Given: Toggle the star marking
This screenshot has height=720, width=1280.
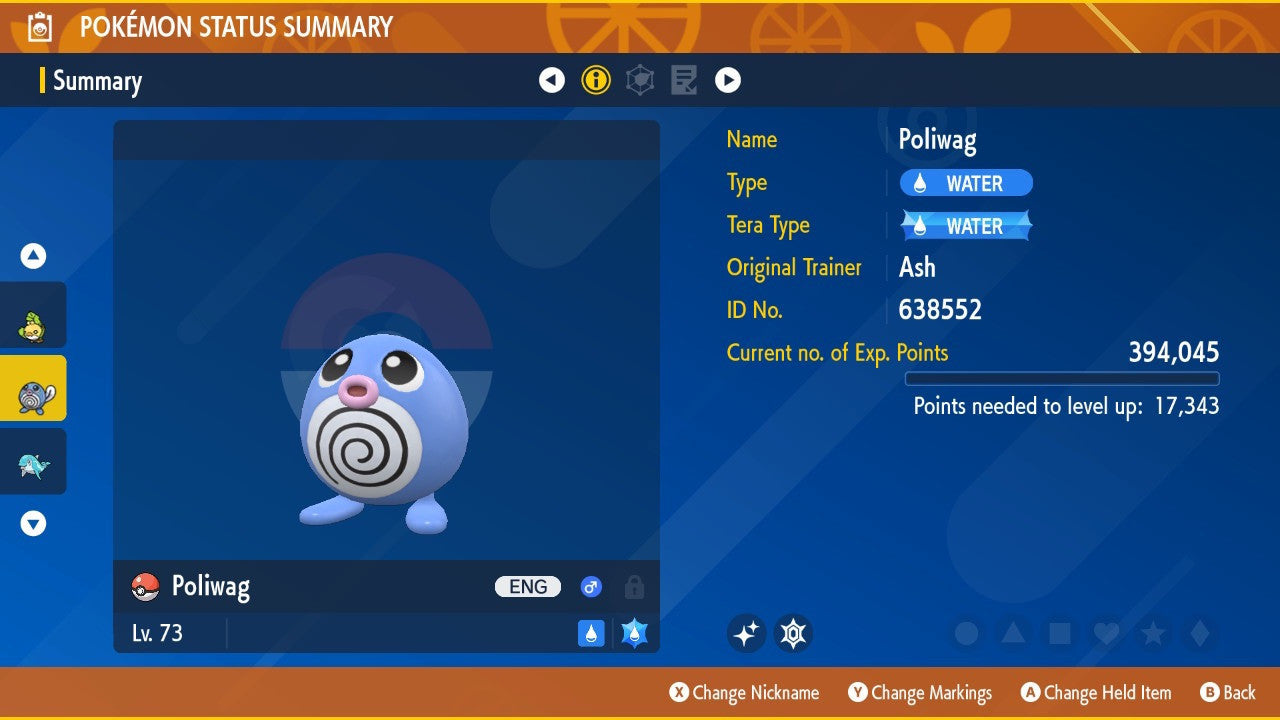Looking at the screenshot, I should (x=1153, y=633).
